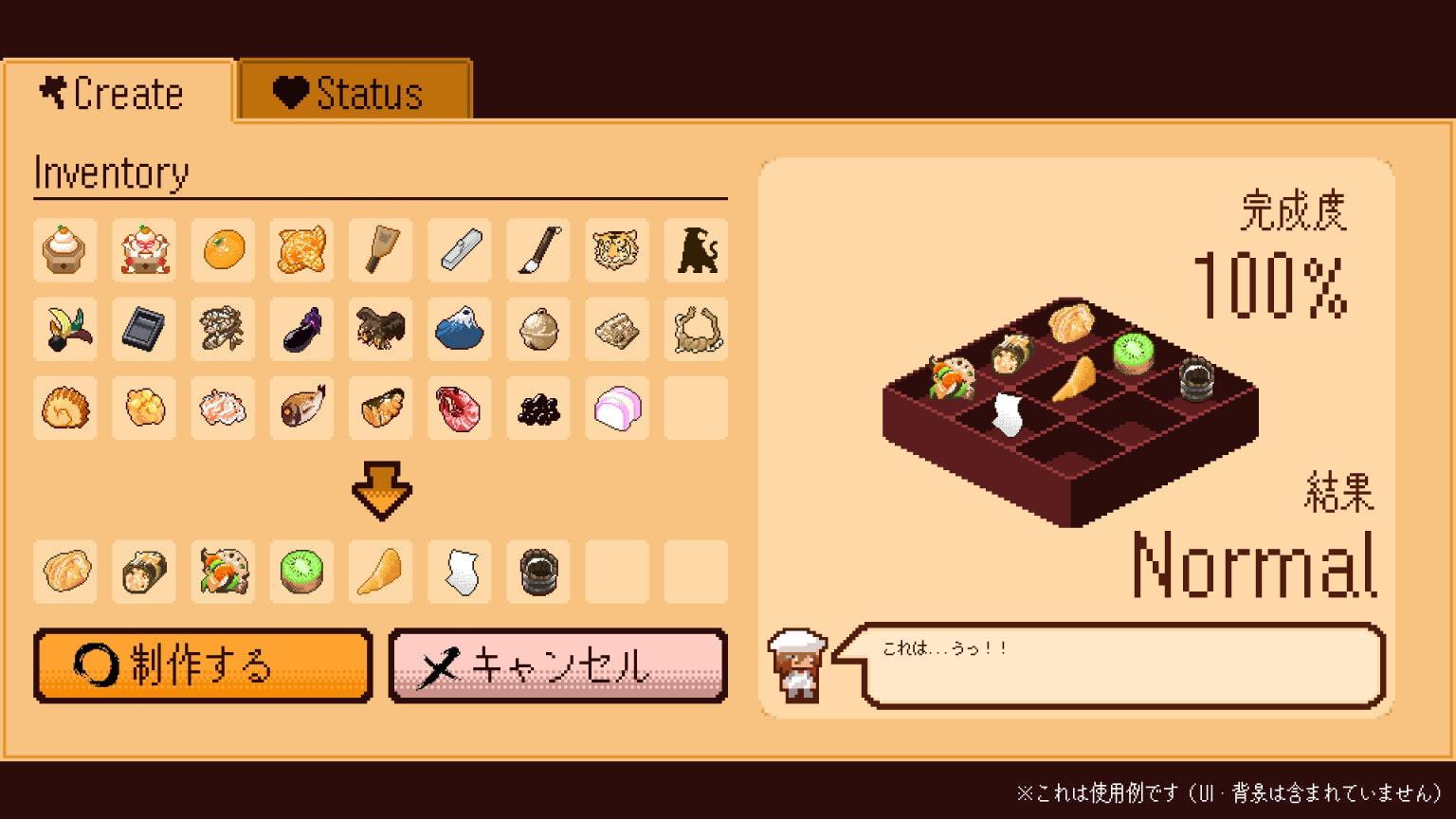Select the ink brush item slot
The height and width of the screenshot is (819, 1456).
tap(538, 250)
